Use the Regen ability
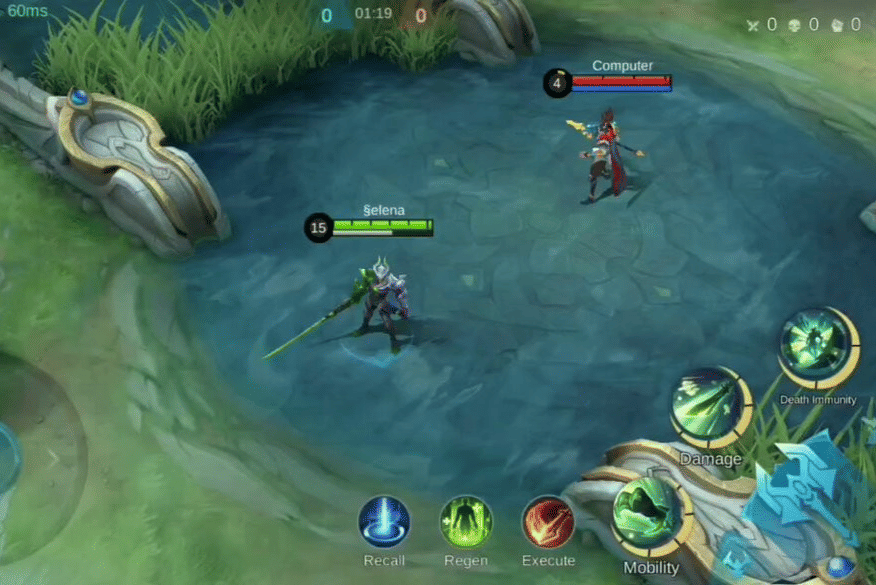Viewport: 876px width, 585px height. tap(466, 522)
